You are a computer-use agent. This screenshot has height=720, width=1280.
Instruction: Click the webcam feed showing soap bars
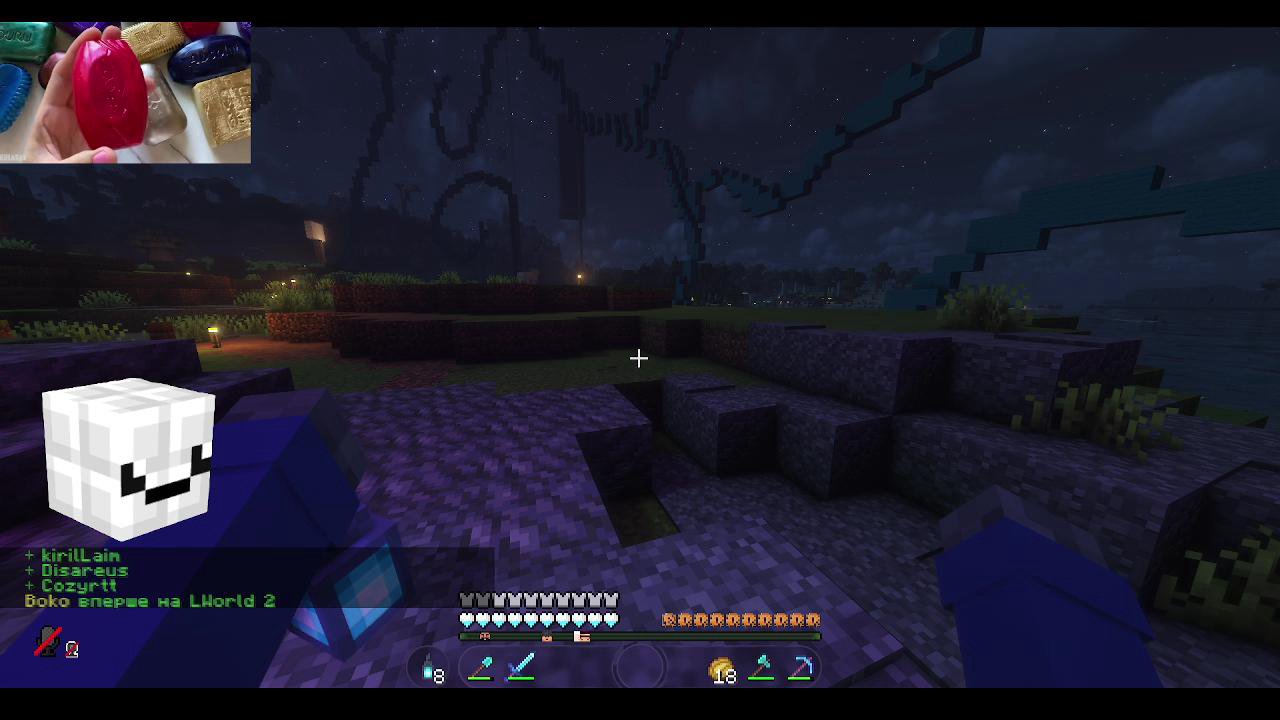125,85
